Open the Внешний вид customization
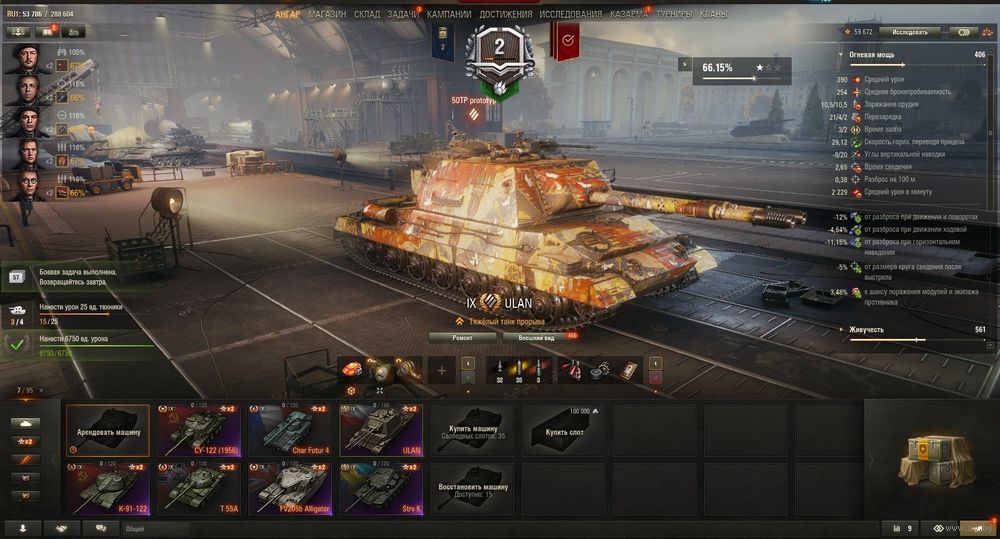The width and height of the screenshot is (1000, 539). pyautogui.click(x=539, y=337)
